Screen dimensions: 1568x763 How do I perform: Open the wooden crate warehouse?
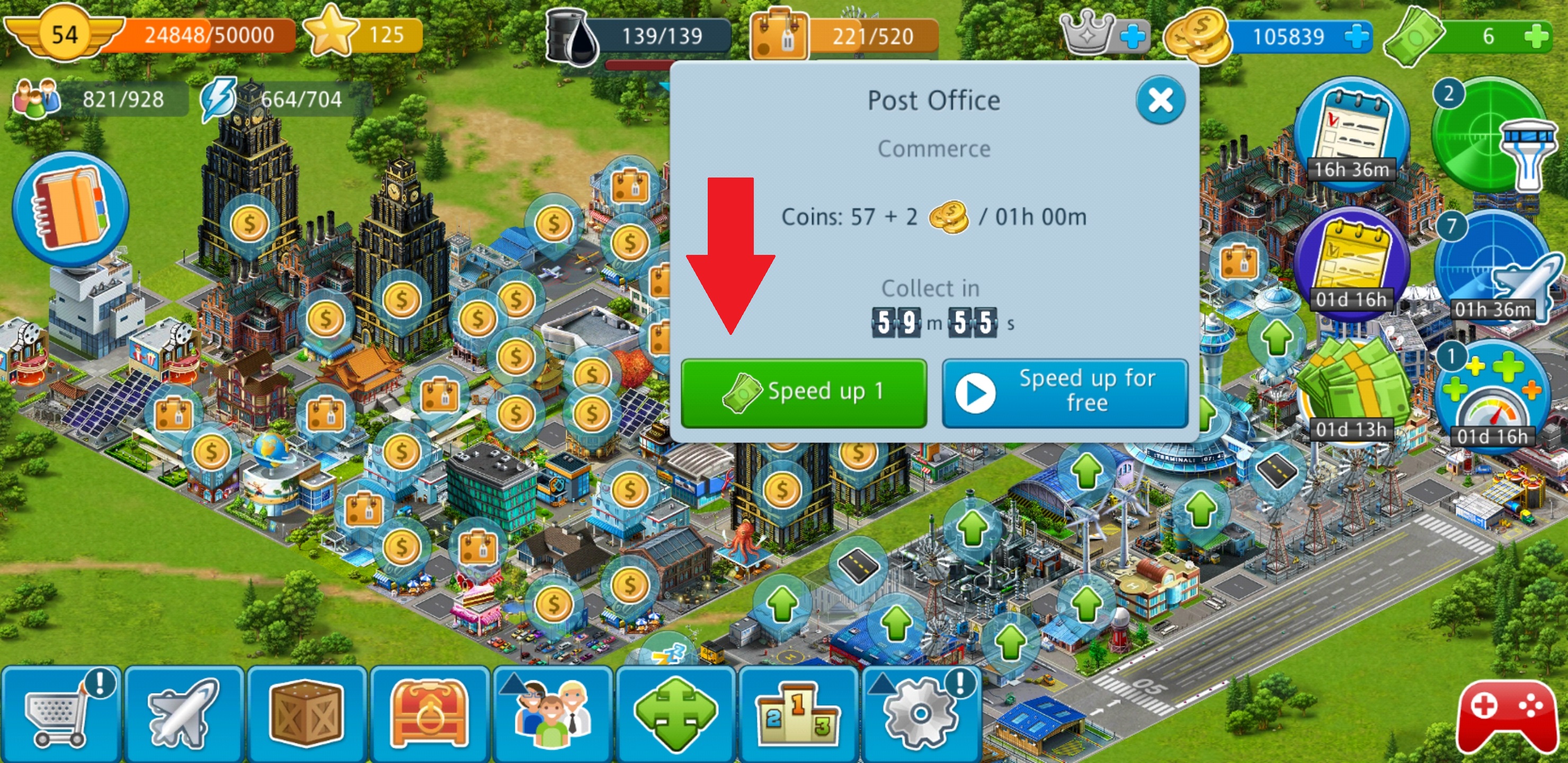(307, 714)
